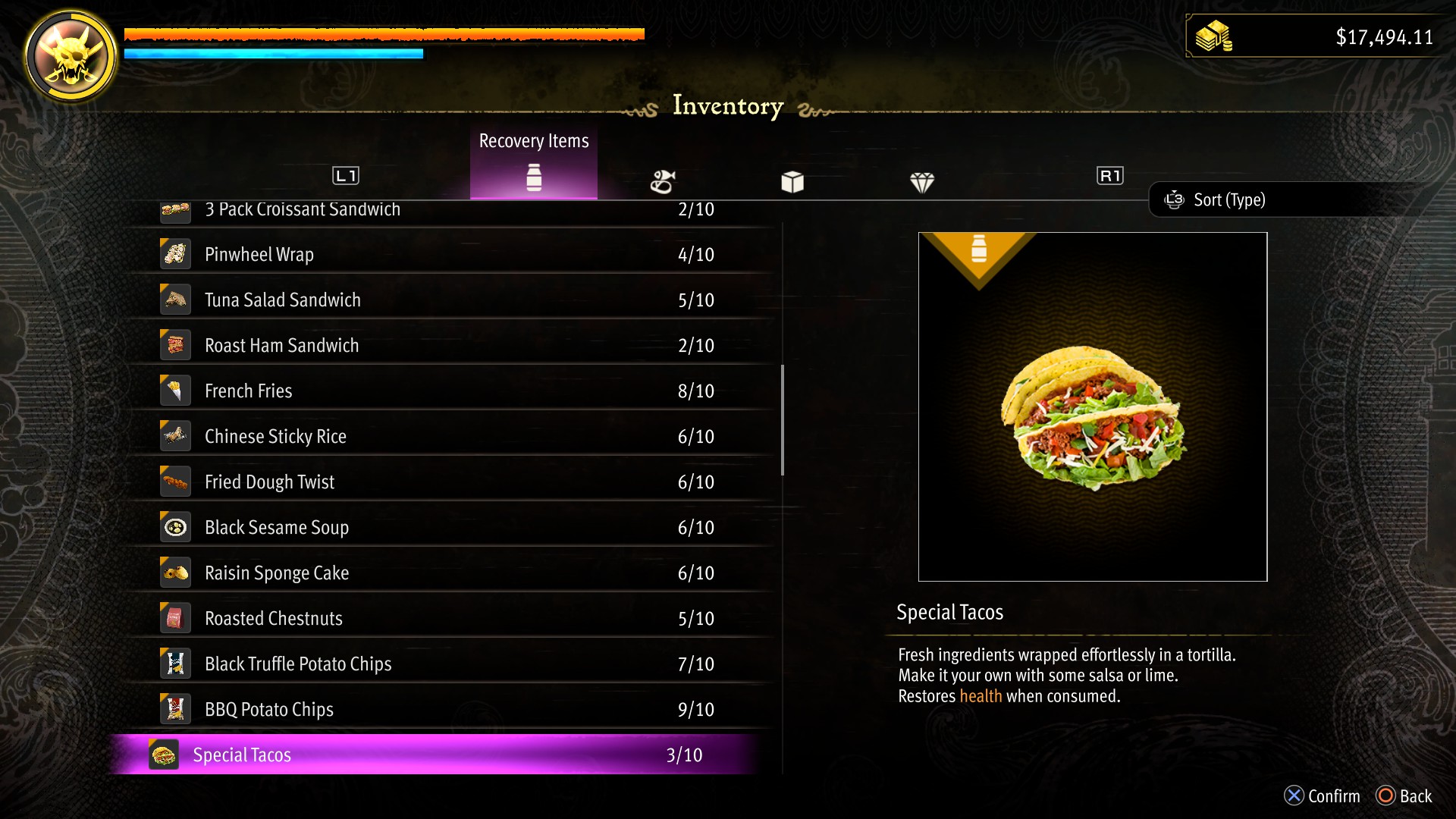Select the highlighted Special Tacos row
This screenshot has height=819, width=1456.
pyautogui.click(x=440, y=755)
